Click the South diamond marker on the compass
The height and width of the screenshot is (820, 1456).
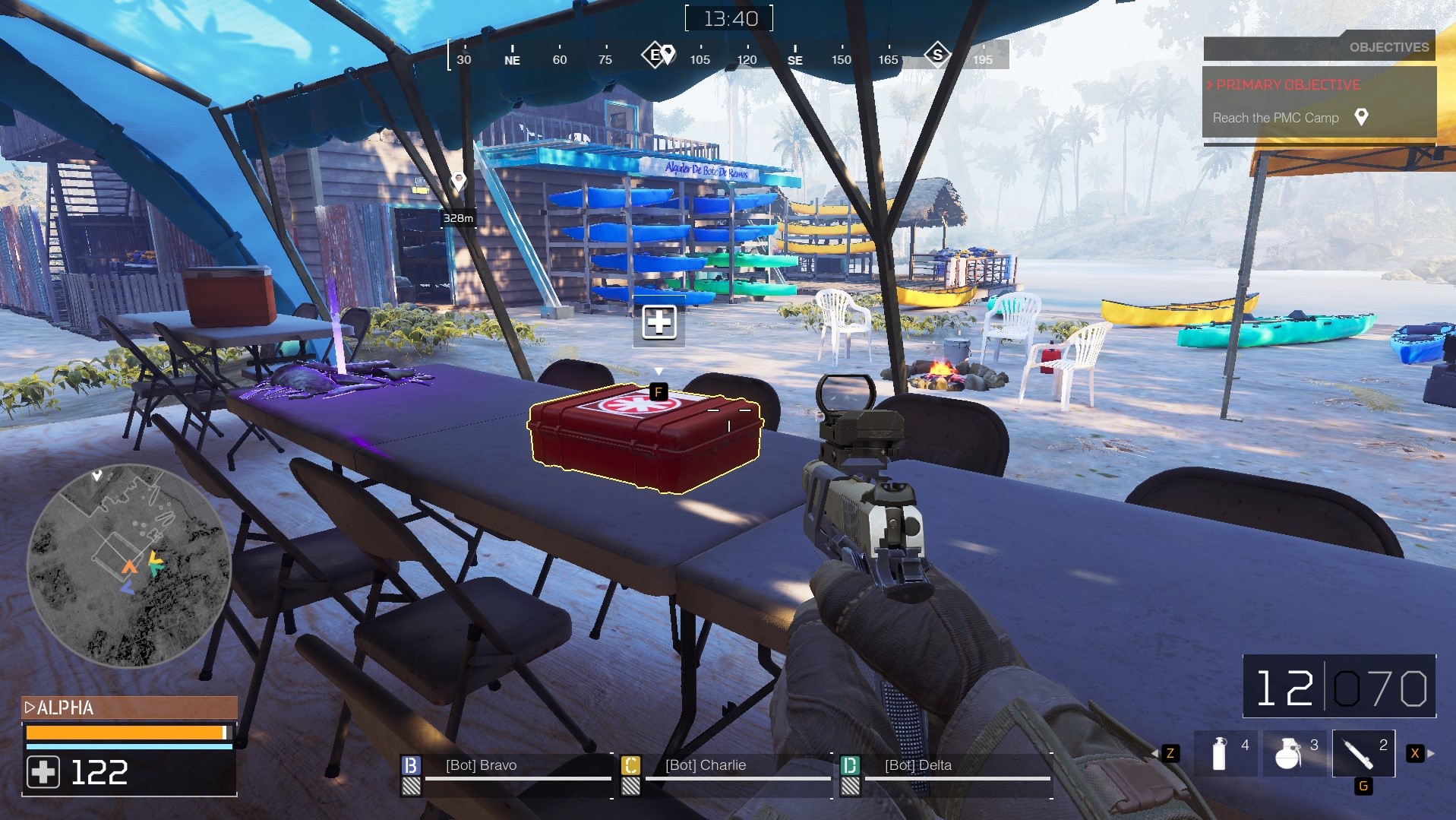pyautogui.click(x=937, y=55)
